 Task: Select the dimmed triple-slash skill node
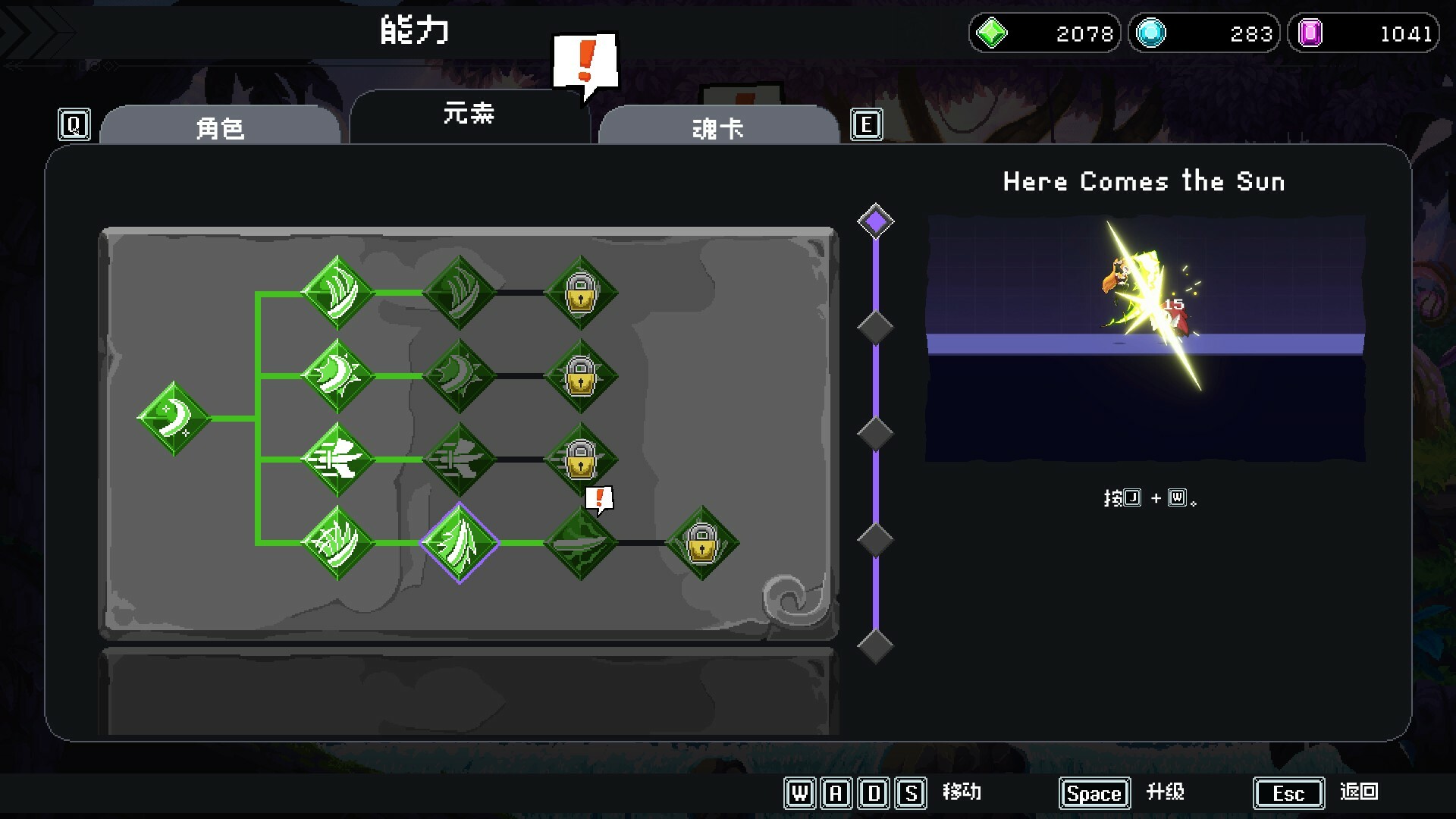[x=459, y=293]
